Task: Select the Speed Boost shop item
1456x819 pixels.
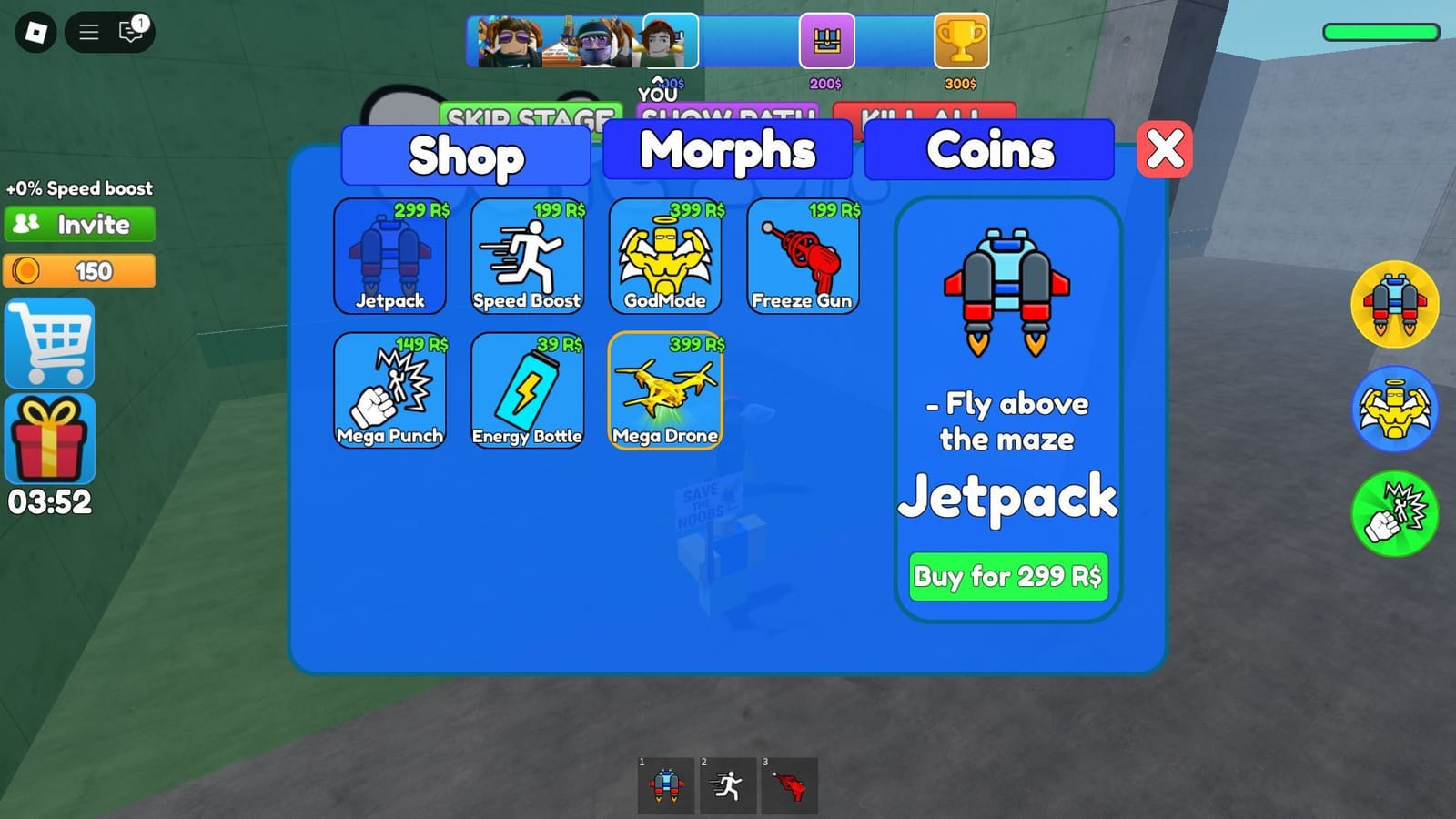Action: pyautogui.click(x=527, y=258)
